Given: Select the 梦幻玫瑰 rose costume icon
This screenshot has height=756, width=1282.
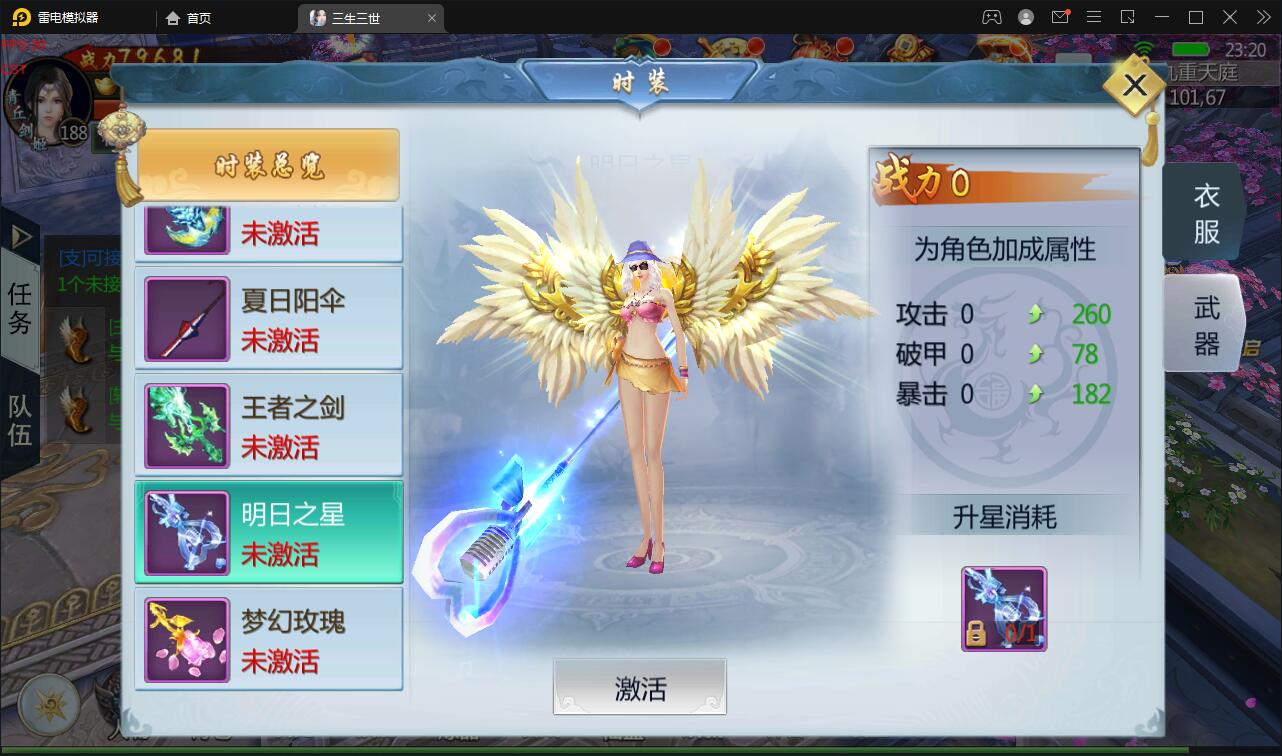Looking at the screenshot, I should coord(186,638).
